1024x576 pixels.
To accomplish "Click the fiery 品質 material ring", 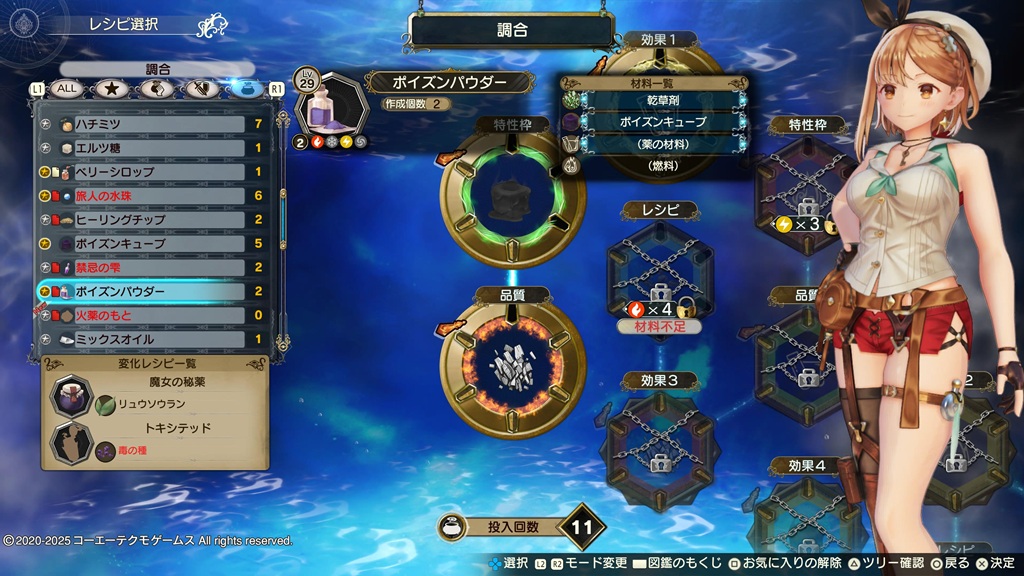I will [512, 364].
